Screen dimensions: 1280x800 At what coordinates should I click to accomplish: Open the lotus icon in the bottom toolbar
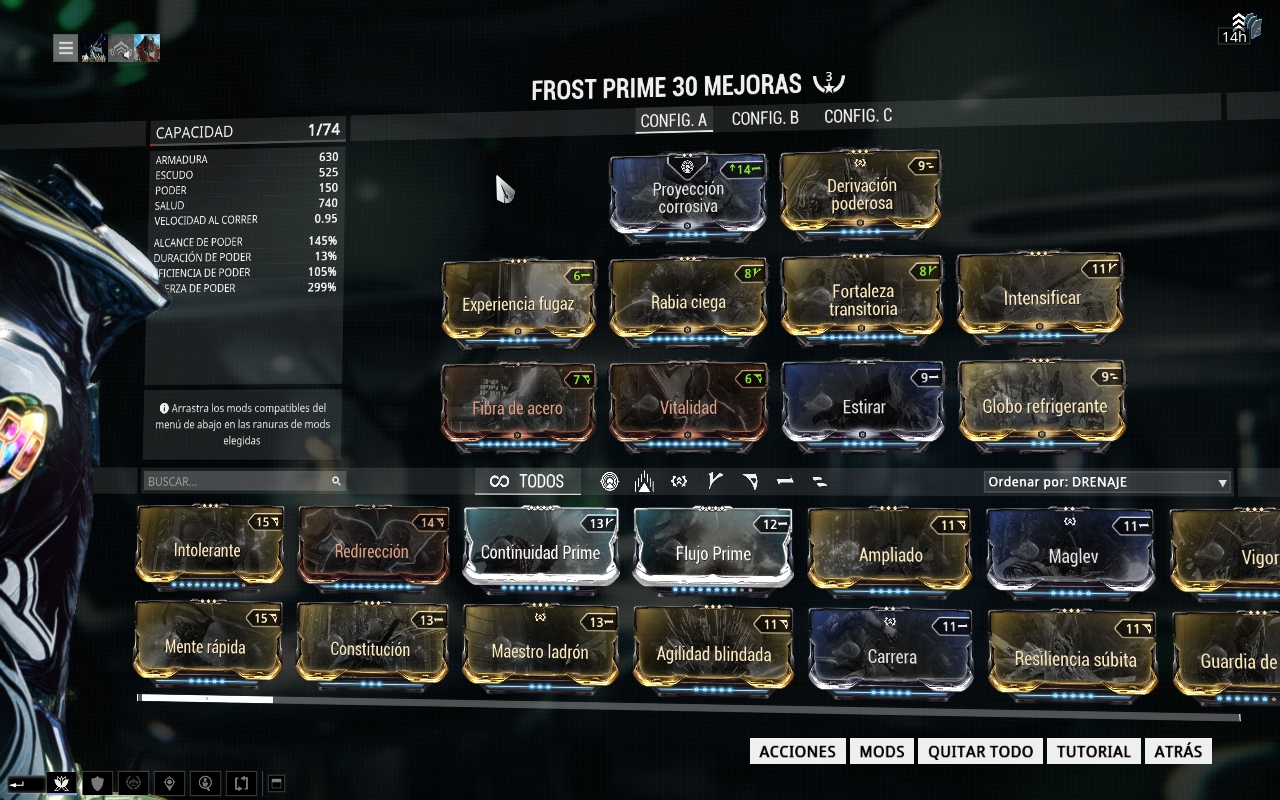pos(61,783)
